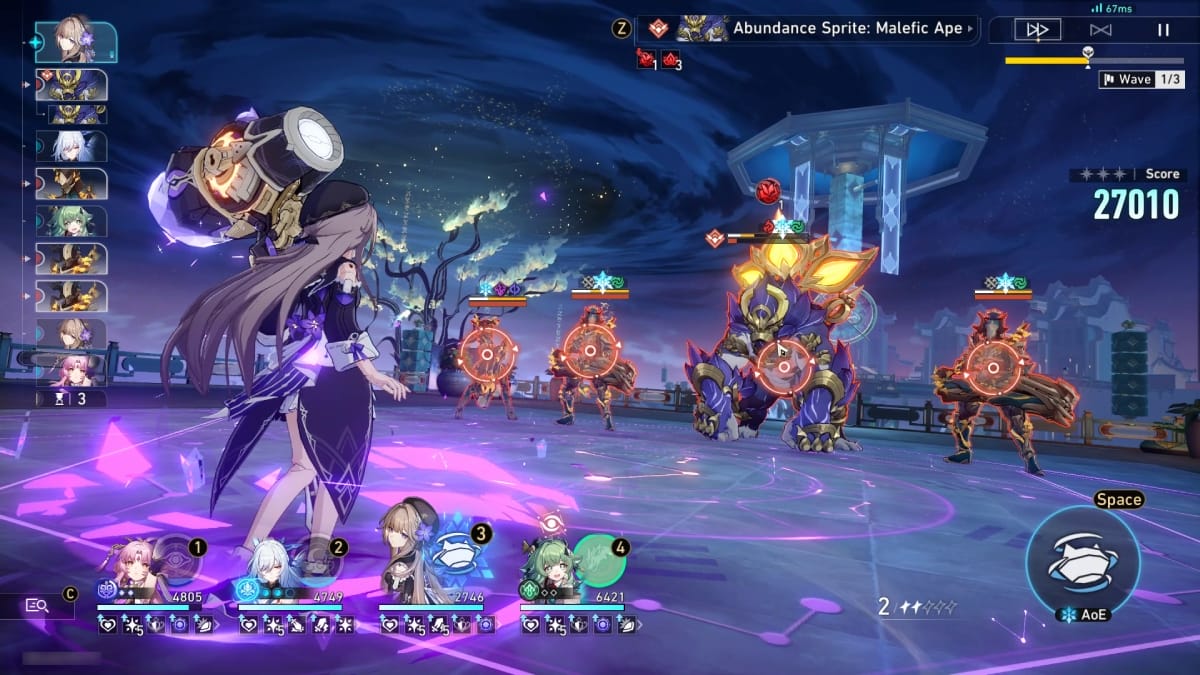Toggle the double-speed battle button
This screenshot has height=675, width=1200.
point(1037,30)
